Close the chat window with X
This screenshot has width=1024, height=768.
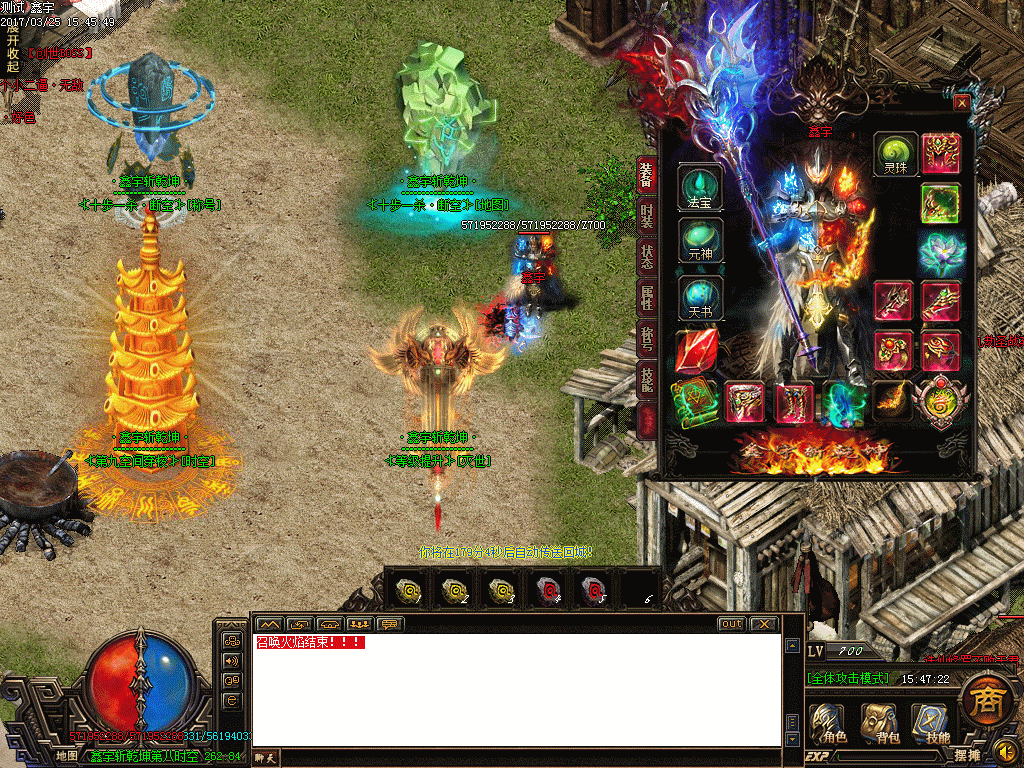tap(763, 624)
